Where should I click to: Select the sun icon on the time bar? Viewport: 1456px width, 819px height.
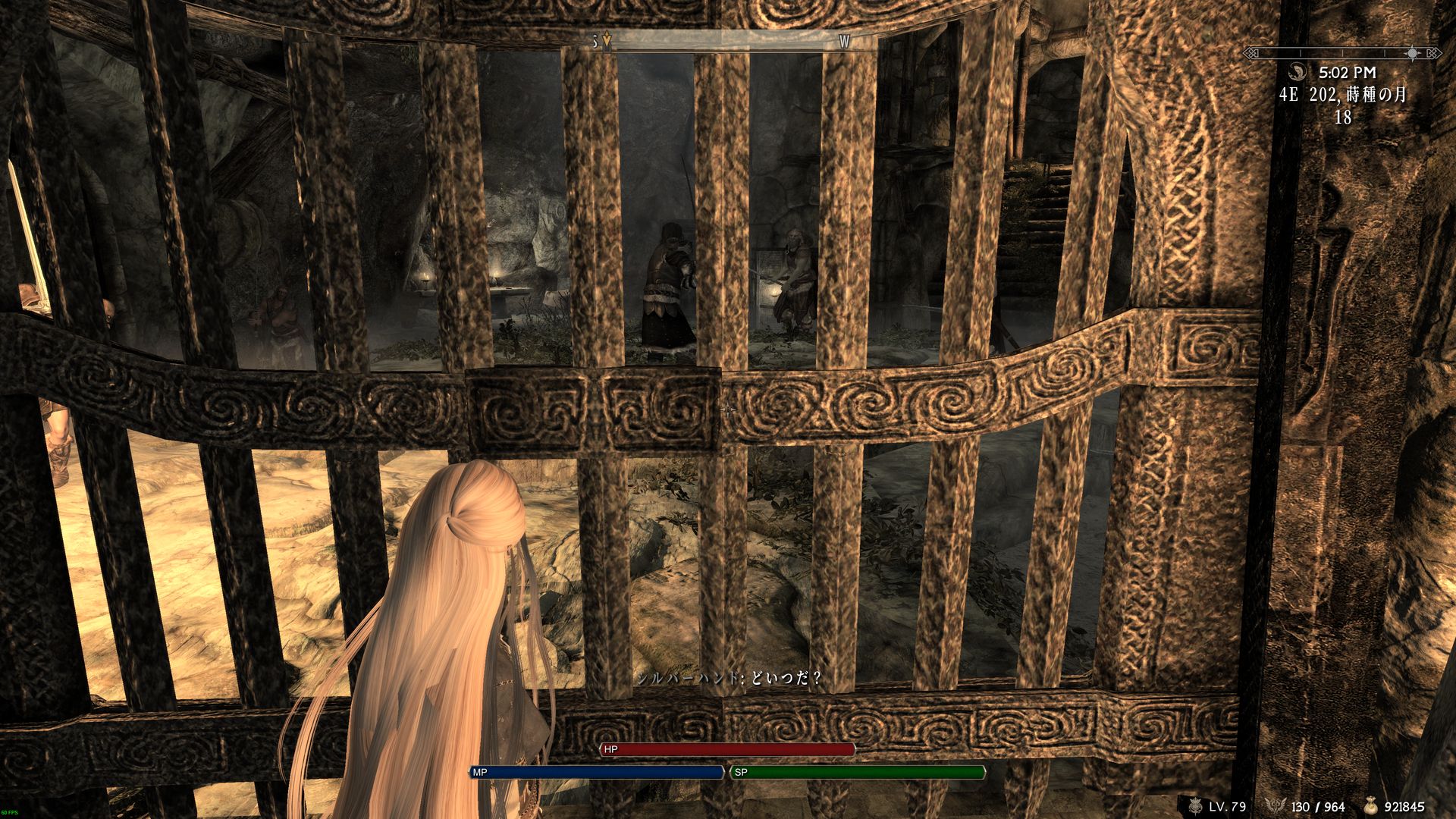(1411, 53)
